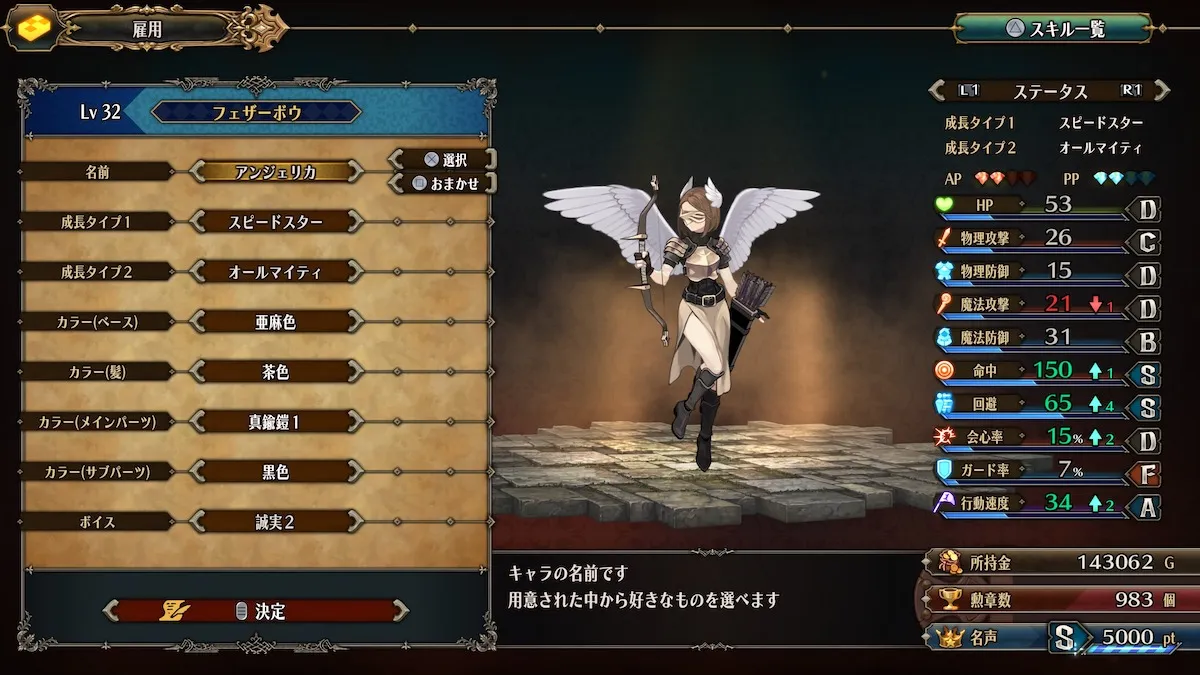Change base color 亜麻色 selector
Image resolution: width=1200 pixels, height=675 pixels.
(275, 321)
